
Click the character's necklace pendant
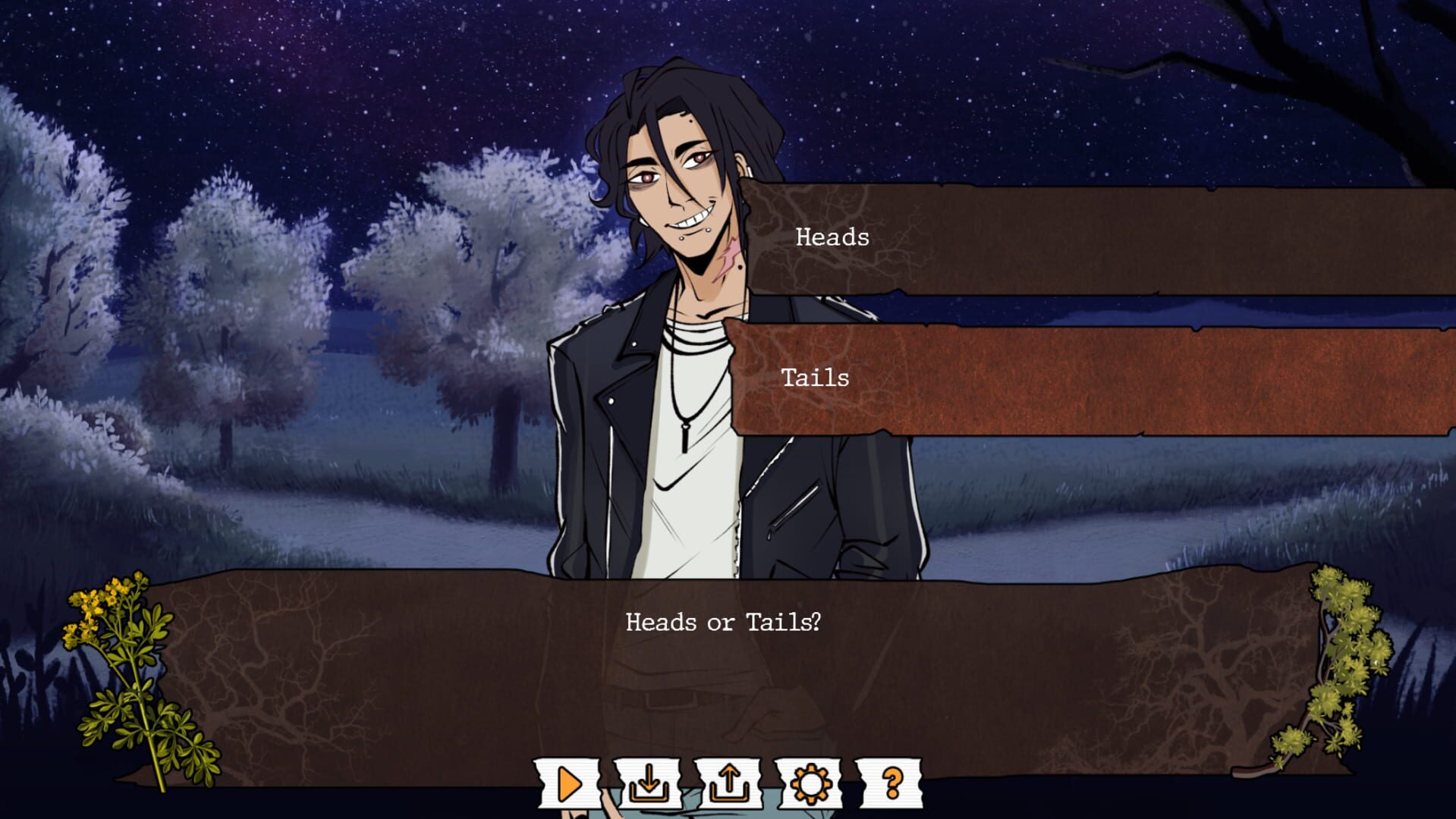tap(687, 440)
